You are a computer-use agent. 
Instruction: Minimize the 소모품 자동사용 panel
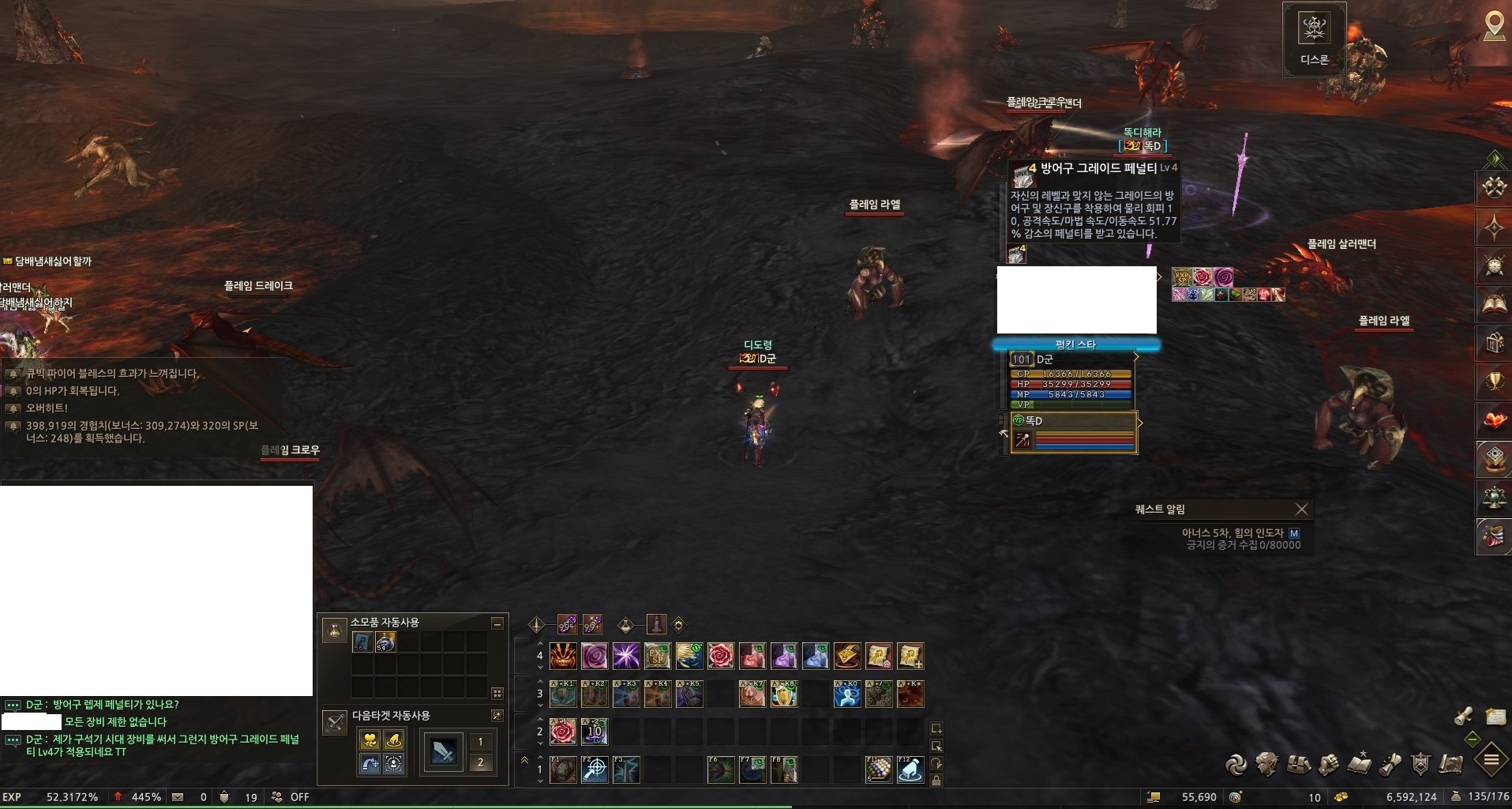point(497,623)
